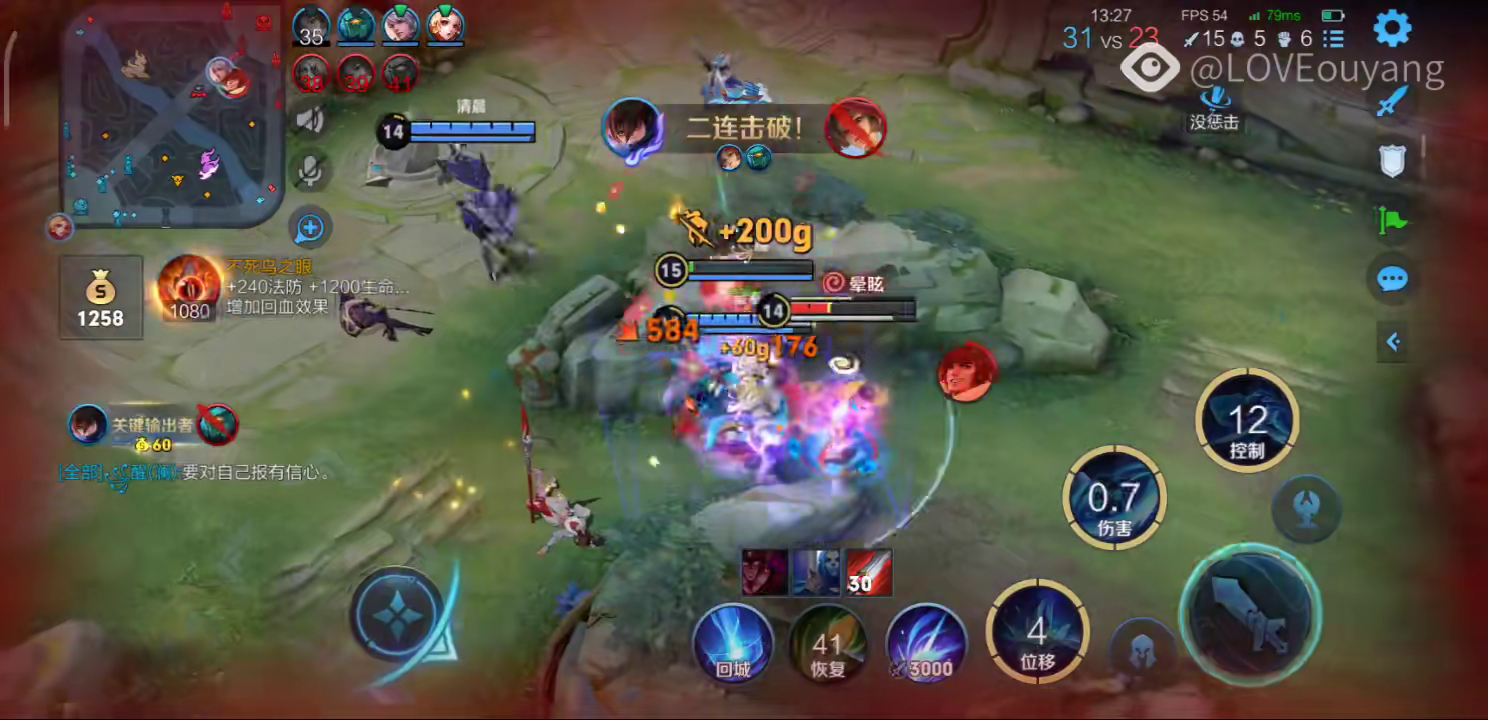Expand the side panel arrow
The image size is (1488, 720).
pos(1392,342)
